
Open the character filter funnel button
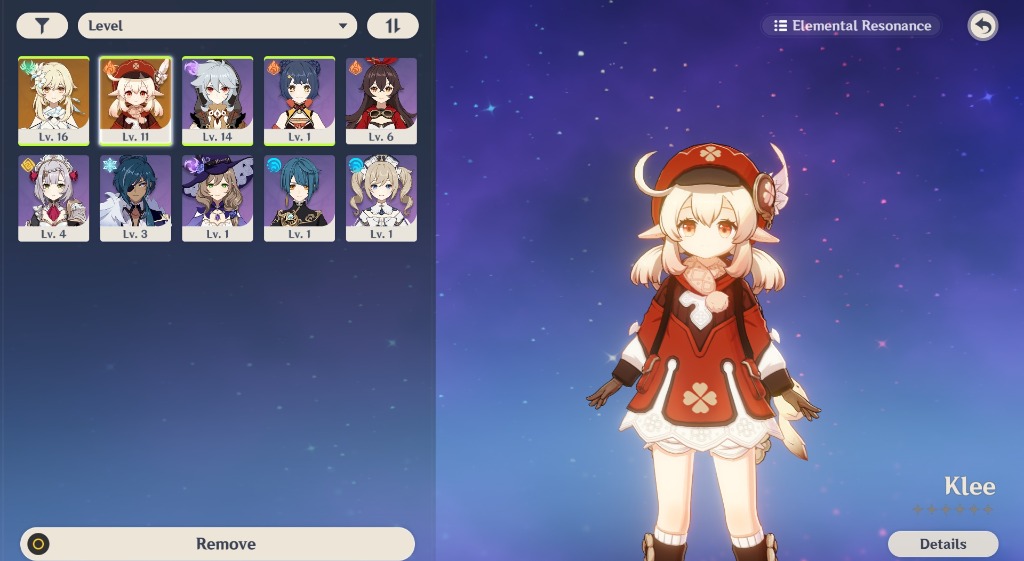(42, 26)
